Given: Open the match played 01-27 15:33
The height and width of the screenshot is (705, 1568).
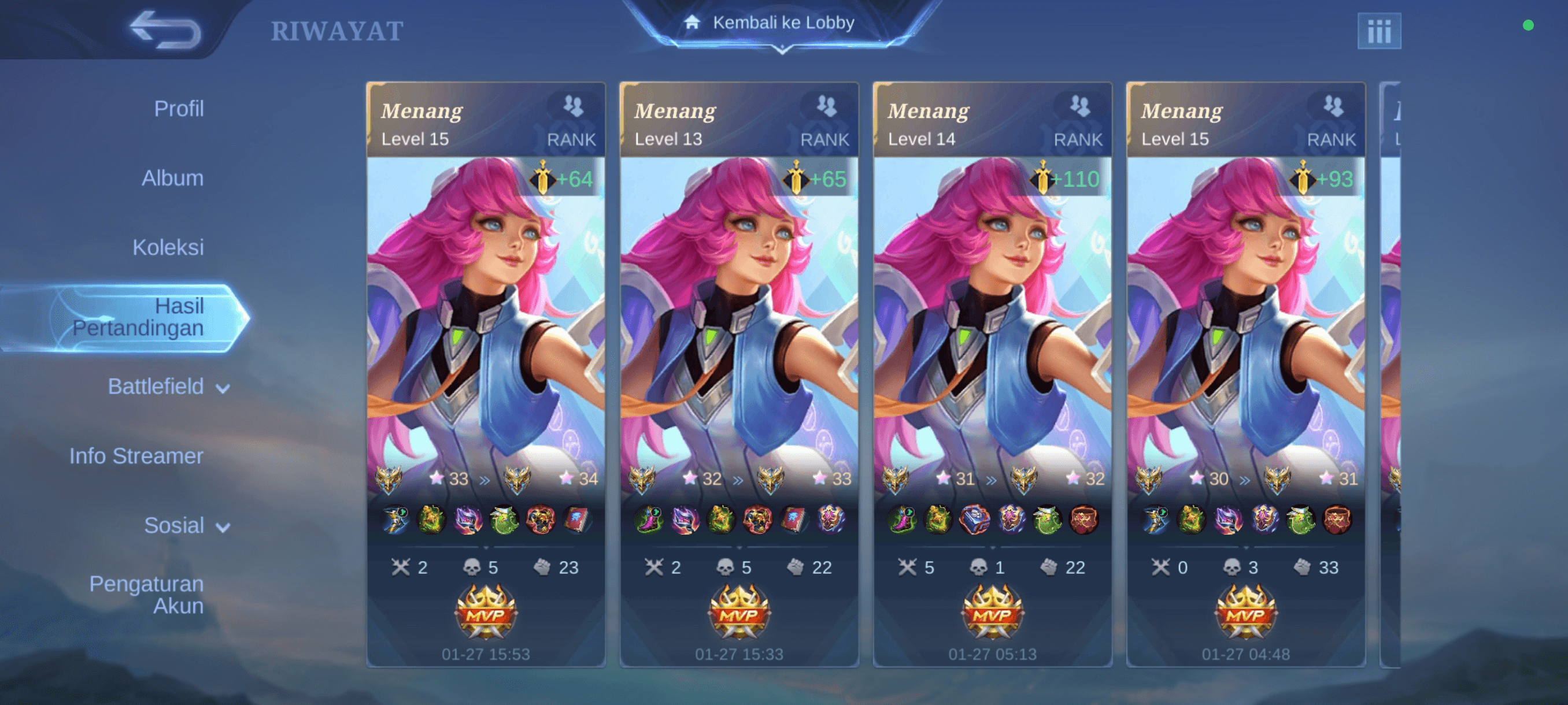Looking at the screenshot, I should 739,374.
